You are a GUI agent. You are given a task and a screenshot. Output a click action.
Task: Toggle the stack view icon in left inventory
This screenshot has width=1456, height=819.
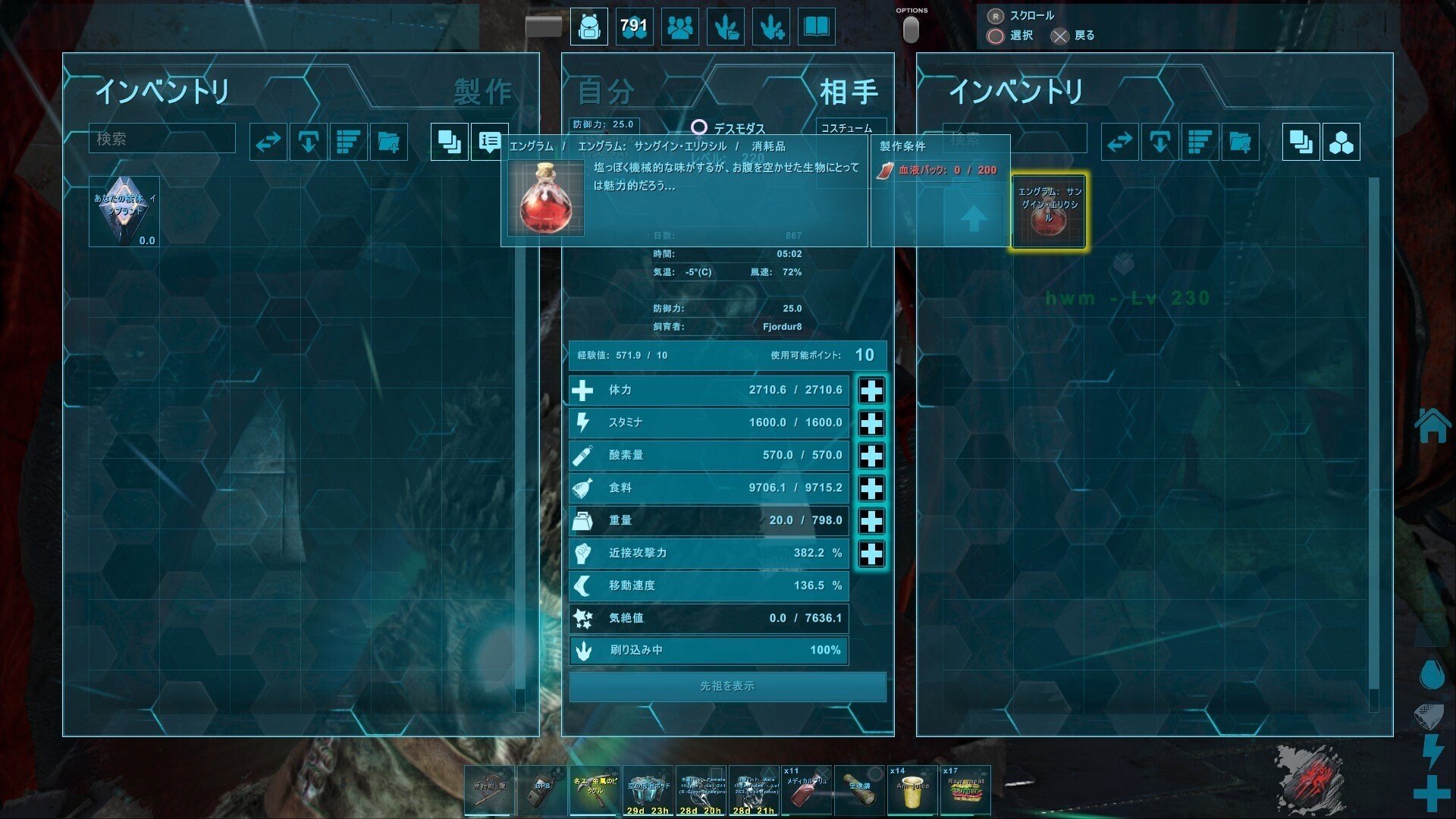[448, 141]
